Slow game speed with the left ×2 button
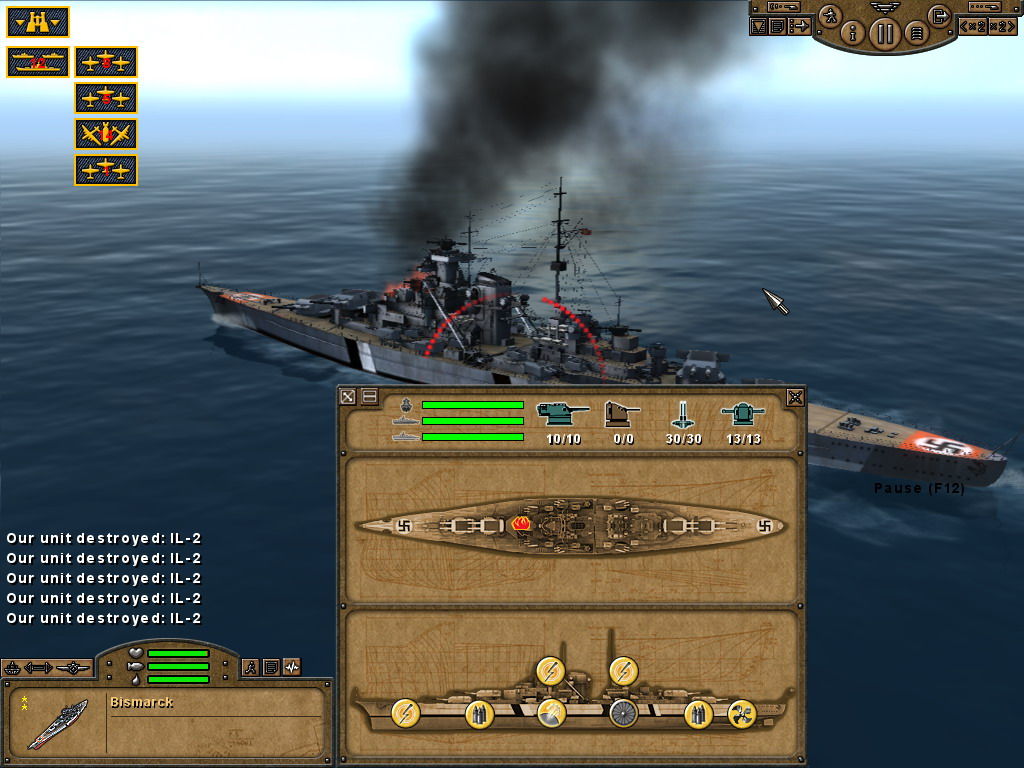1024x768 pixels. coord(973,26)
